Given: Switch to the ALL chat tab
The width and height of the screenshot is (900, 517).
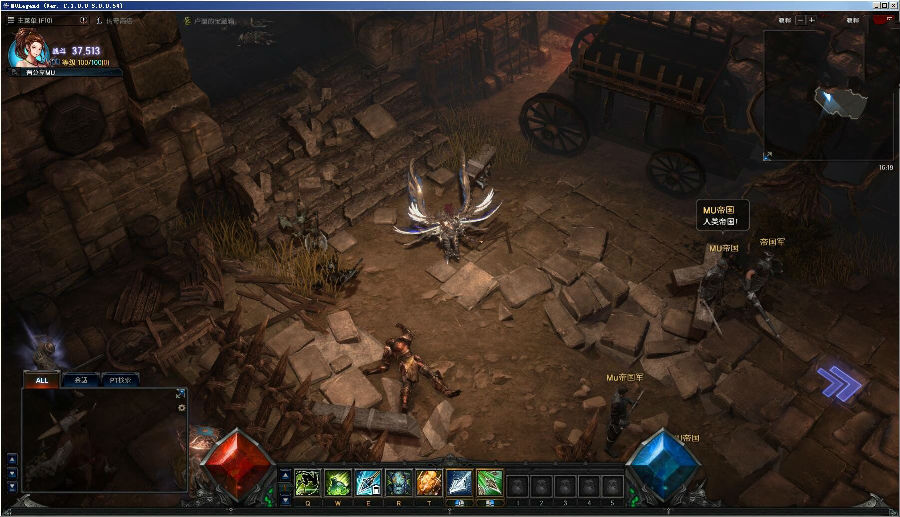Looking at the screenshot, I should click(x=42, y=380).
